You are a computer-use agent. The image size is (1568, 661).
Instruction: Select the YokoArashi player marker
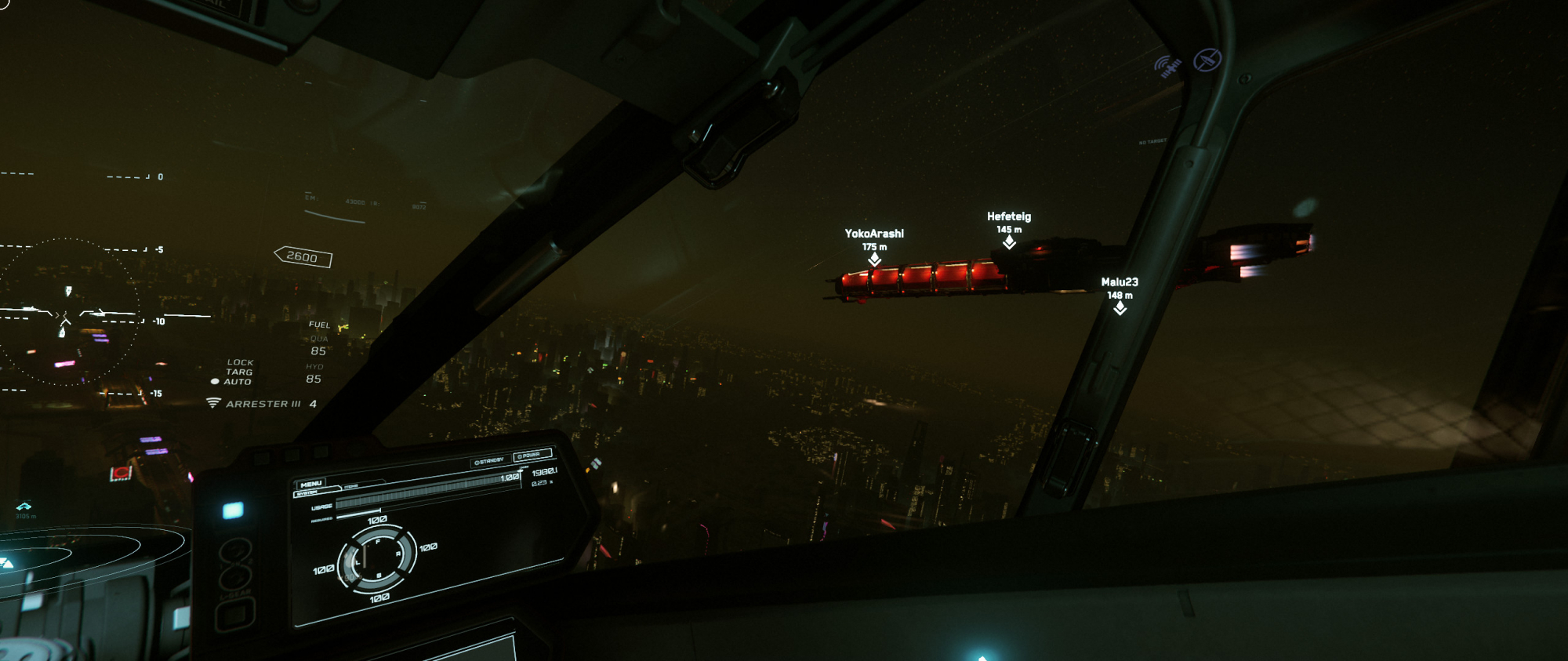[874, 259]
